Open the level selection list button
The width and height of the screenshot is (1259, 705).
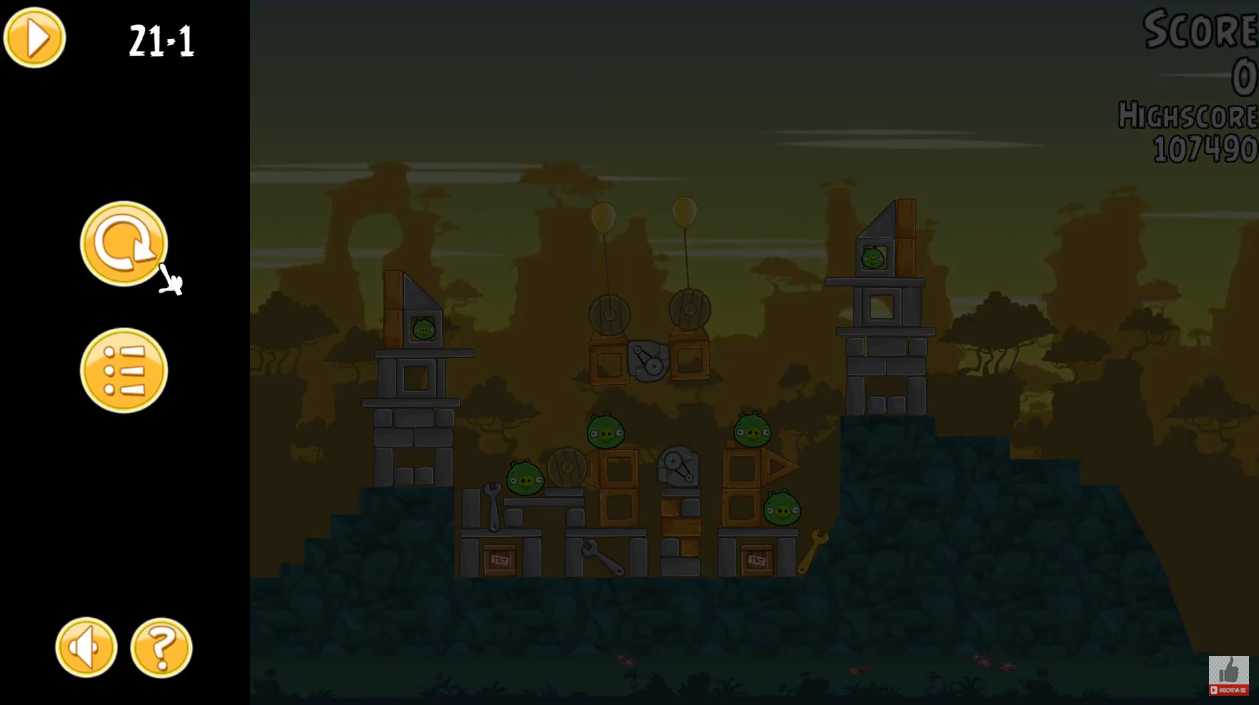click(x=124, y=370)
